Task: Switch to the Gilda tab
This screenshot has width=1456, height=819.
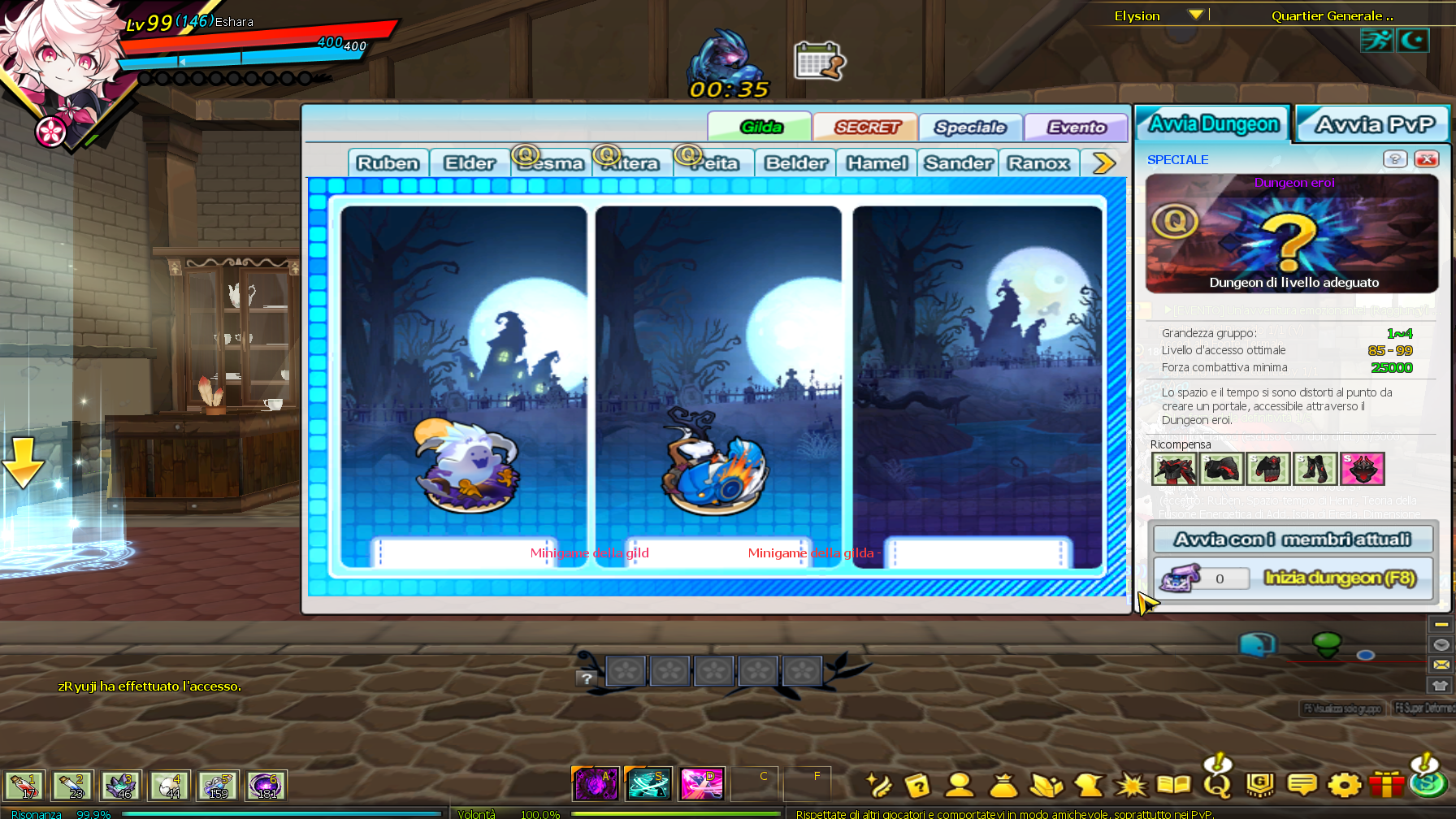Action: coord(760,127)
